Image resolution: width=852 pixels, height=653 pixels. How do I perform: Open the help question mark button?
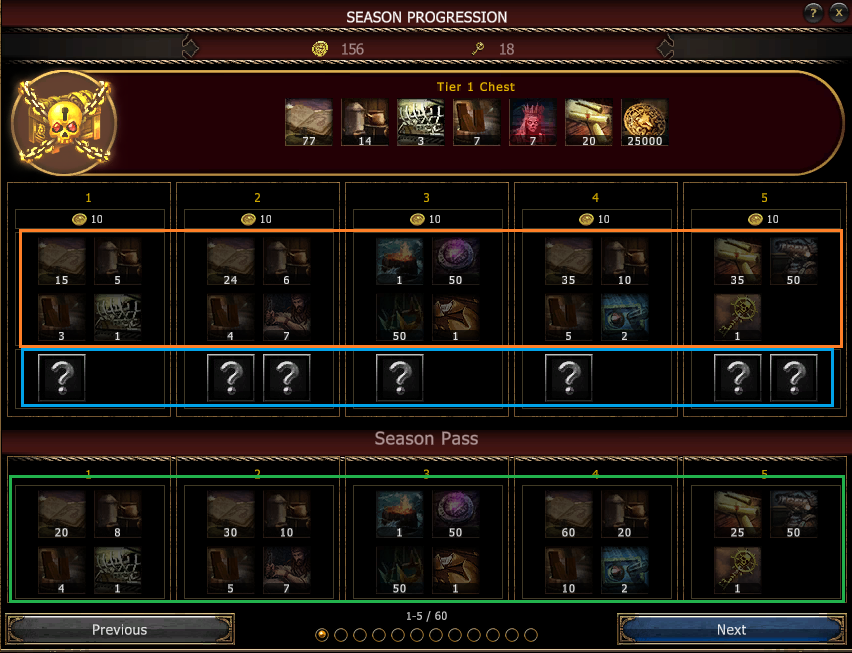[813, 13]
